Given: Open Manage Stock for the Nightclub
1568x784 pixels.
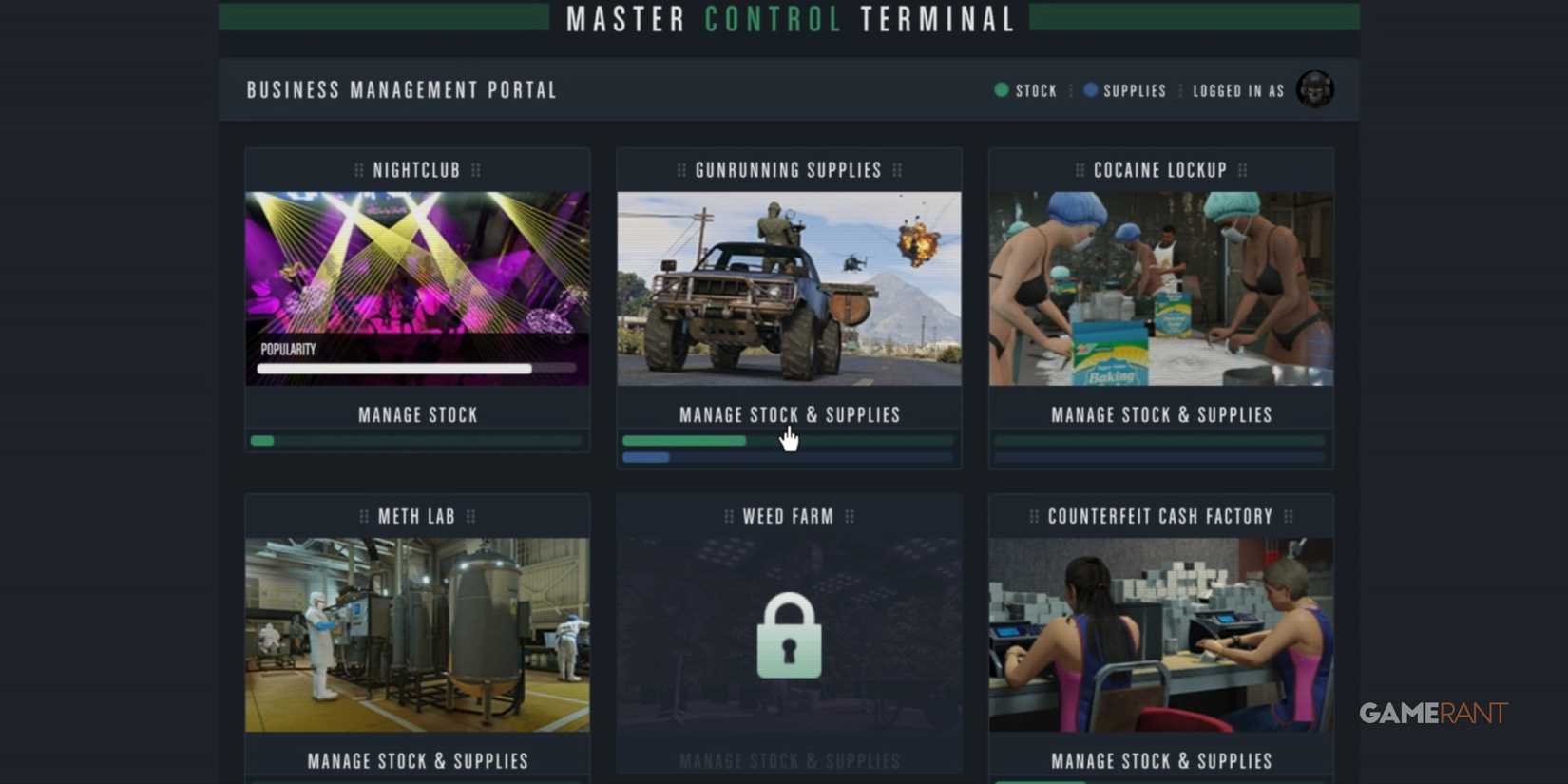Looking at the screenshot, I should pos(416,414).
